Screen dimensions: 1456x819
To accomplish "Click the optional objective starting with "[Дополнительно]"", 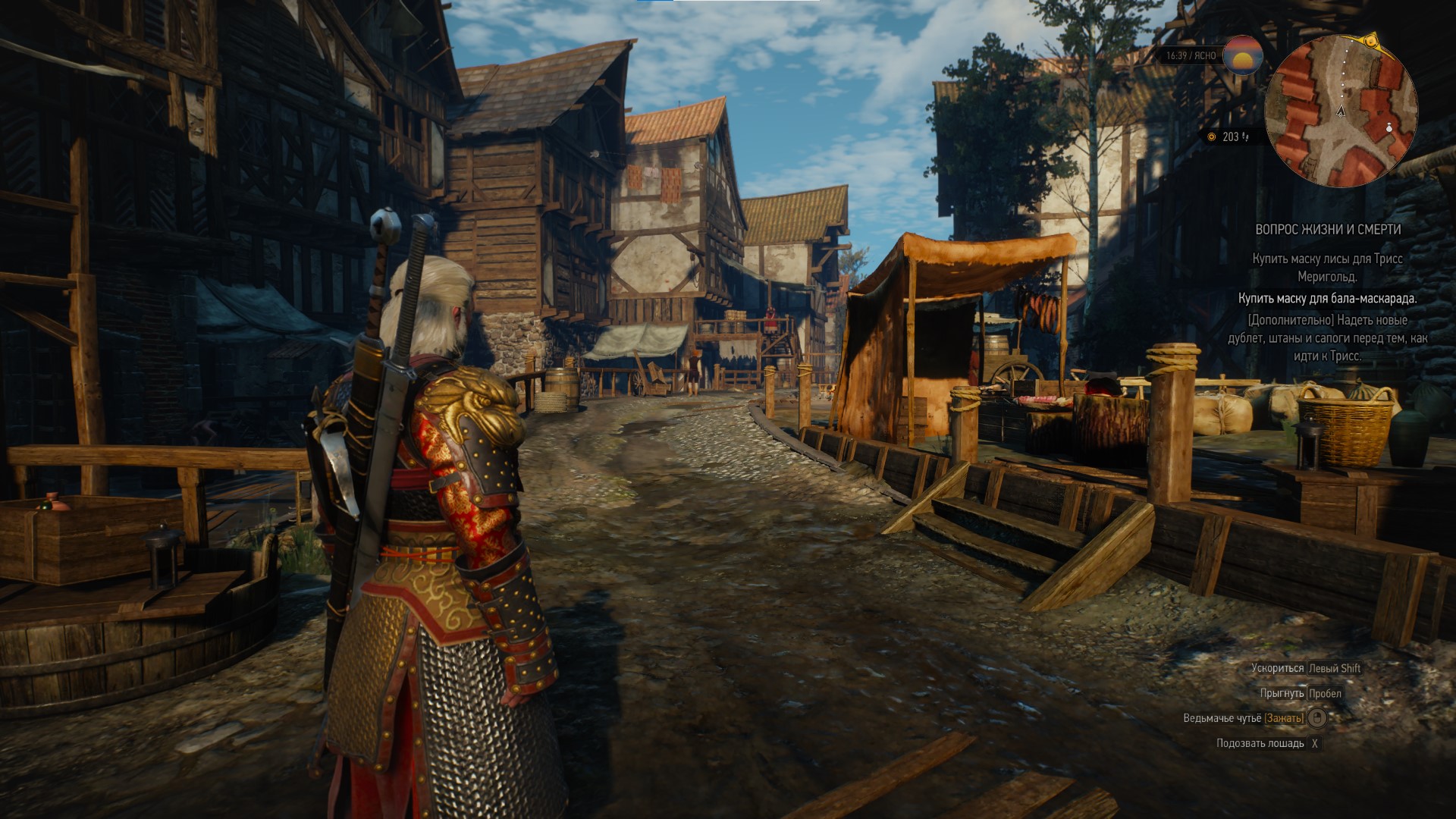I will pos(1327,337).
